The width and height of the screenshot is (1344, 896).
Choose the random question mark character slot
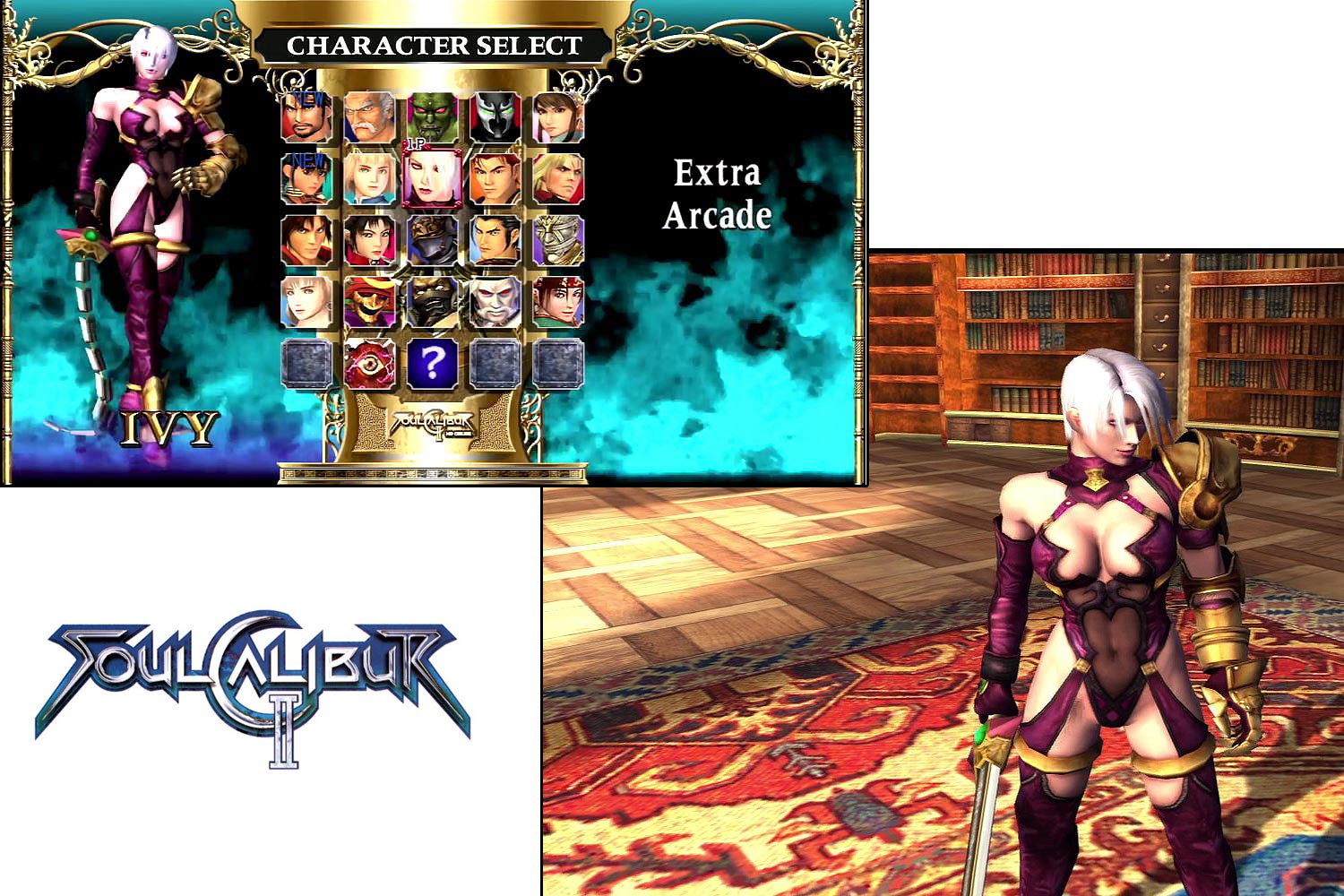tap(432, 363)
